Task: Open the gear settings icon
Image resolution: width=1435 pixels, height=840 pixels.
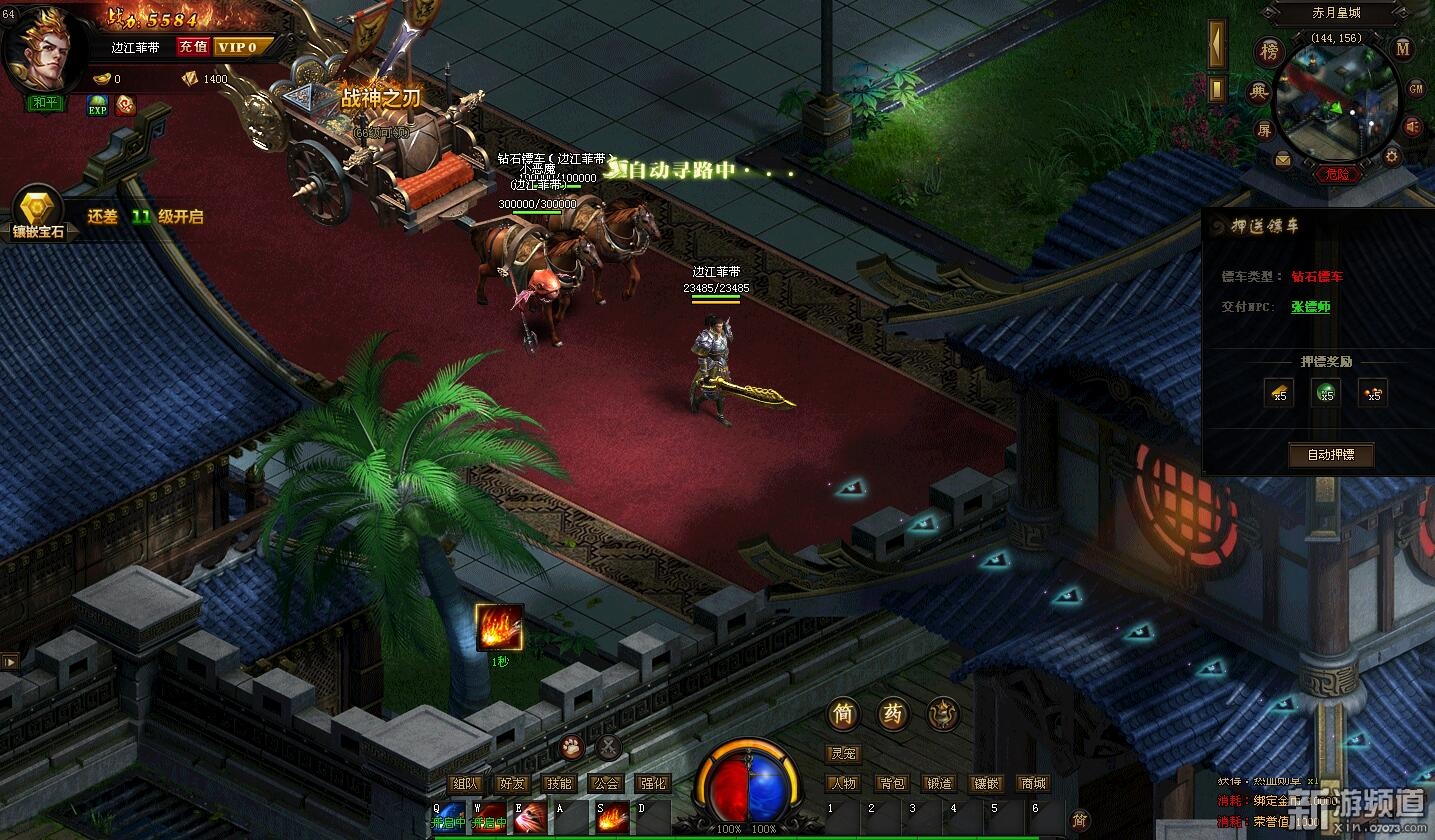Action: coord(1391,157)
